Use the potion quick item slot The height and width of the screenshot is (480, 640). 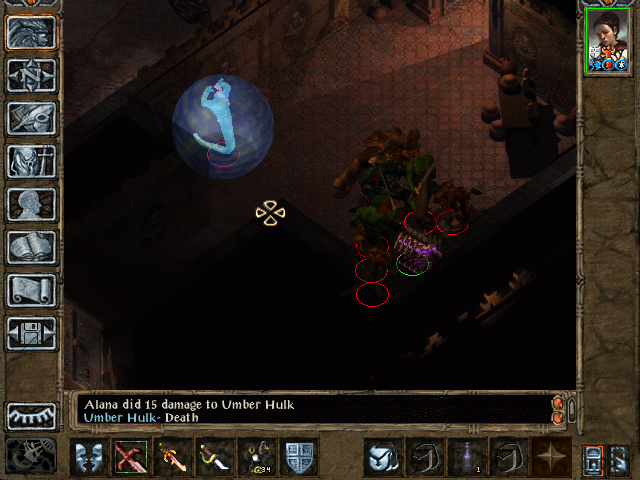tap(466, 457)
